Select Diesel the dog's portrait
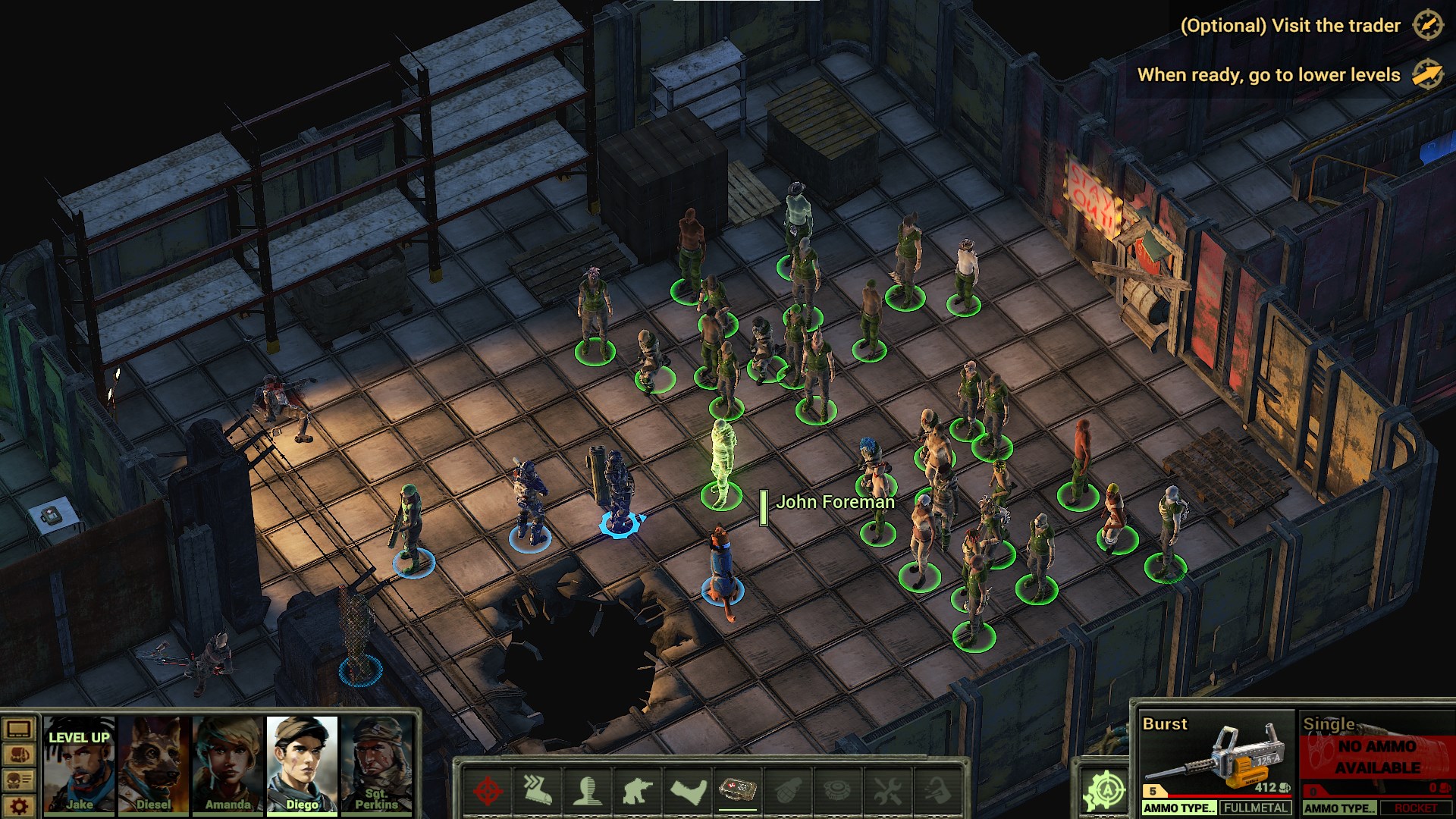1456x819 pixels. [x=153, y=764]
